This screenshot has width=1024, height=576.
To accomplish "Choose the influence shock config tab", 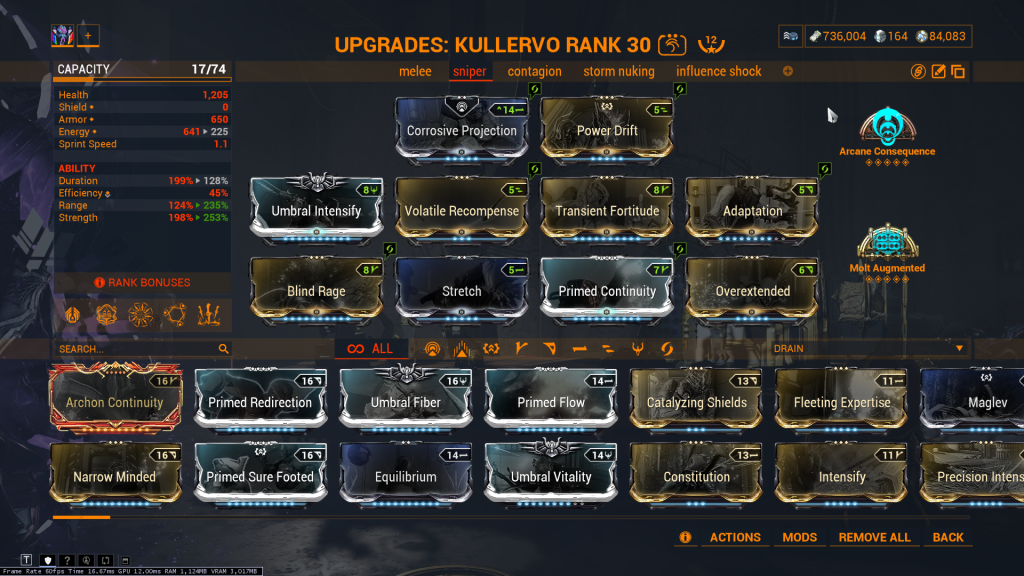I will 718,71.
